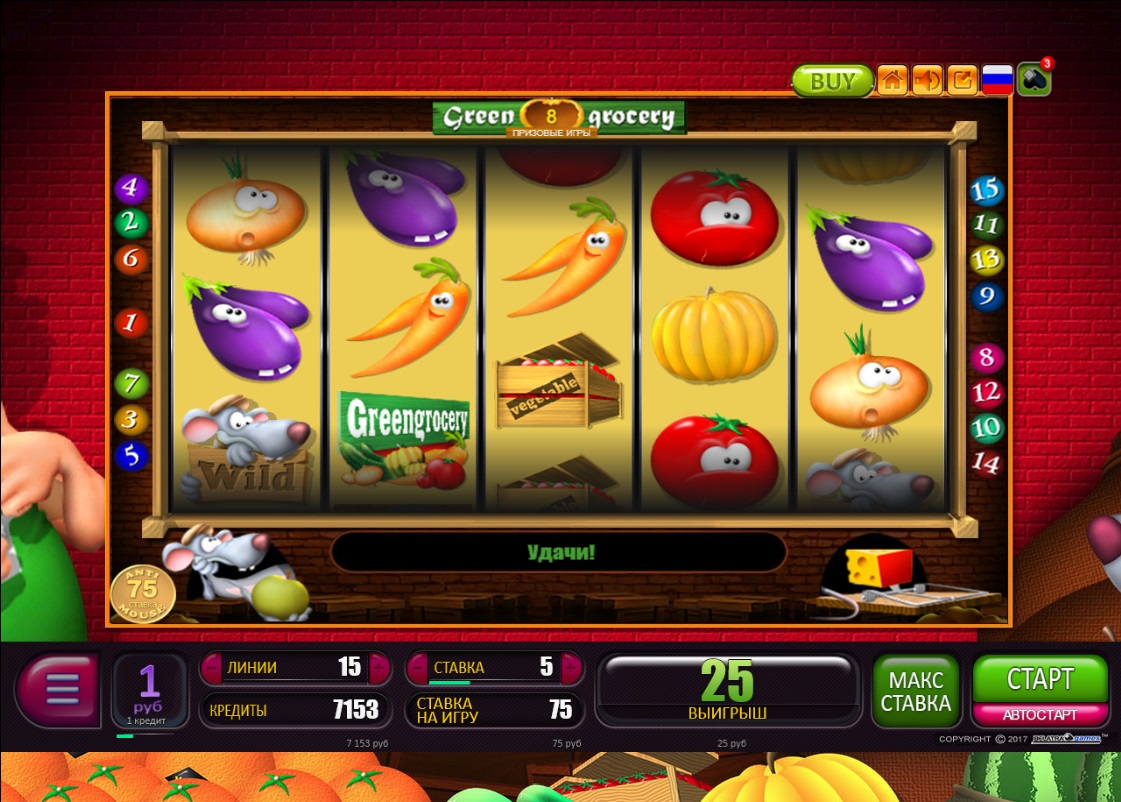Image resolution: width=1121 pixels, height=802 pixels.
Task: Go to the home lobby icon
Action: pyautogui.click(x=892, y=81)
